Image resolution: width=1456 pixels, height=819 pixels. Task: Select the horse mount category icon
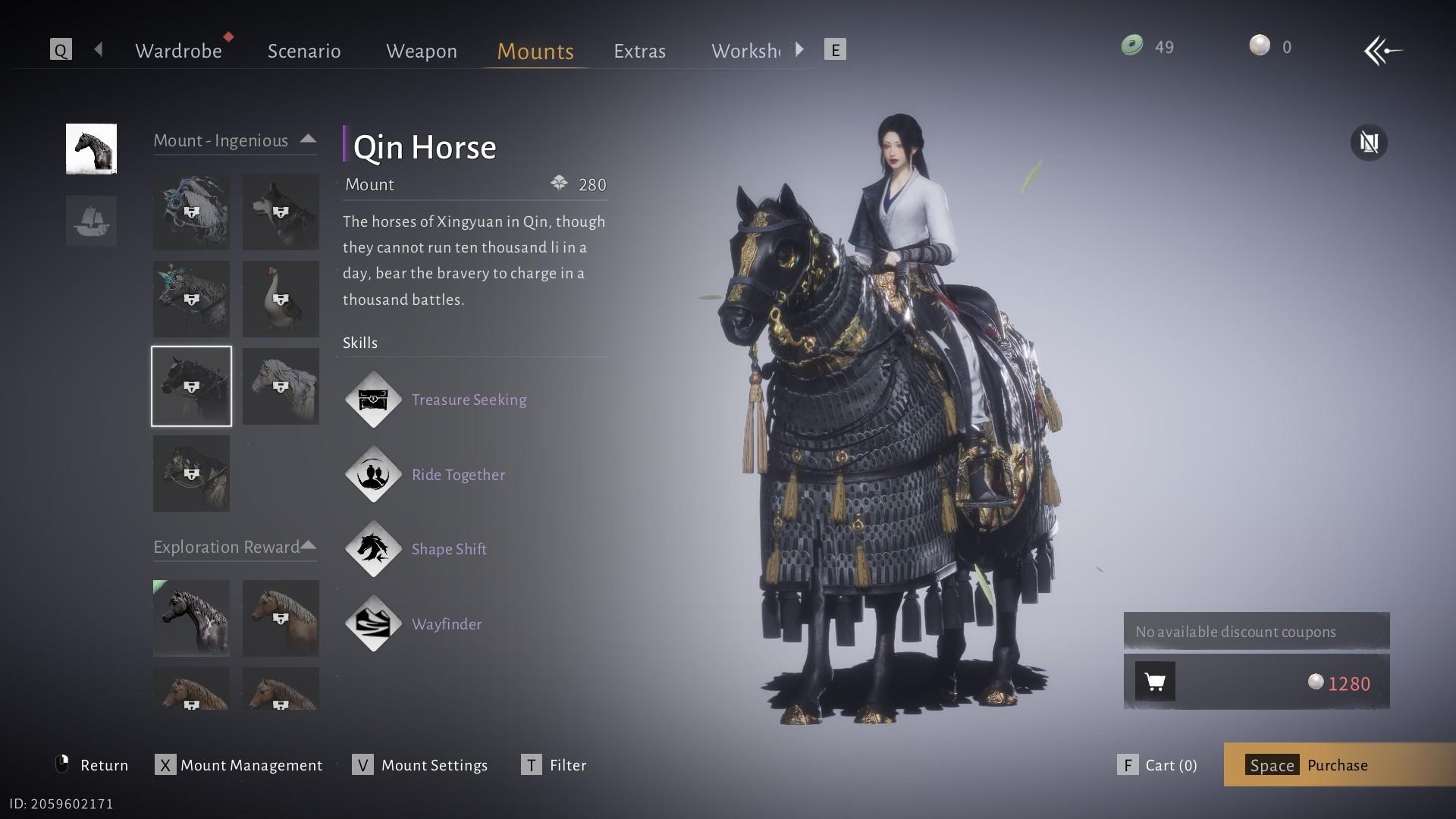coord(91,149)
